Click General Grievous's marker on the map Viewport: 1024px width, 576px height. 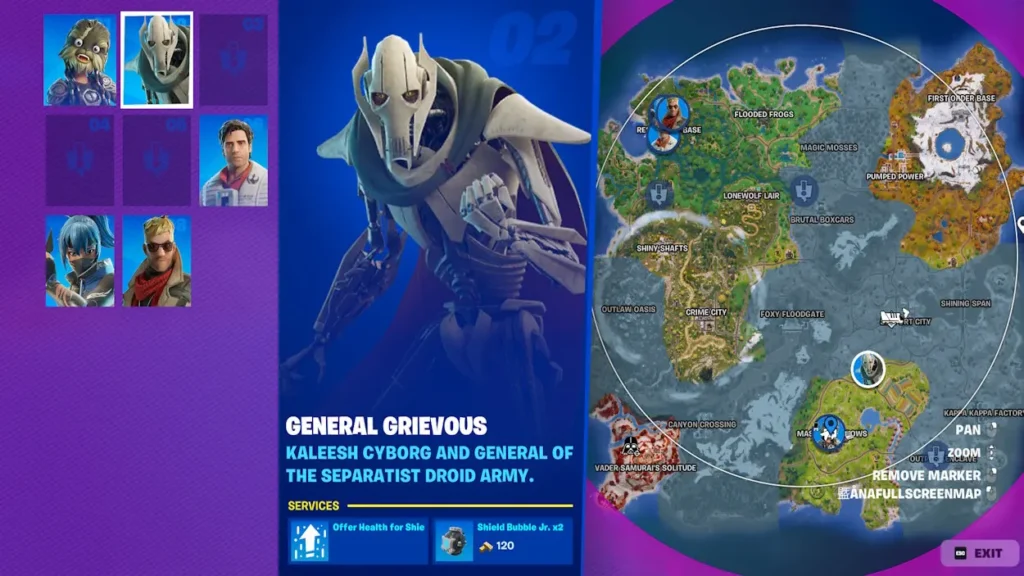(868, 369)
